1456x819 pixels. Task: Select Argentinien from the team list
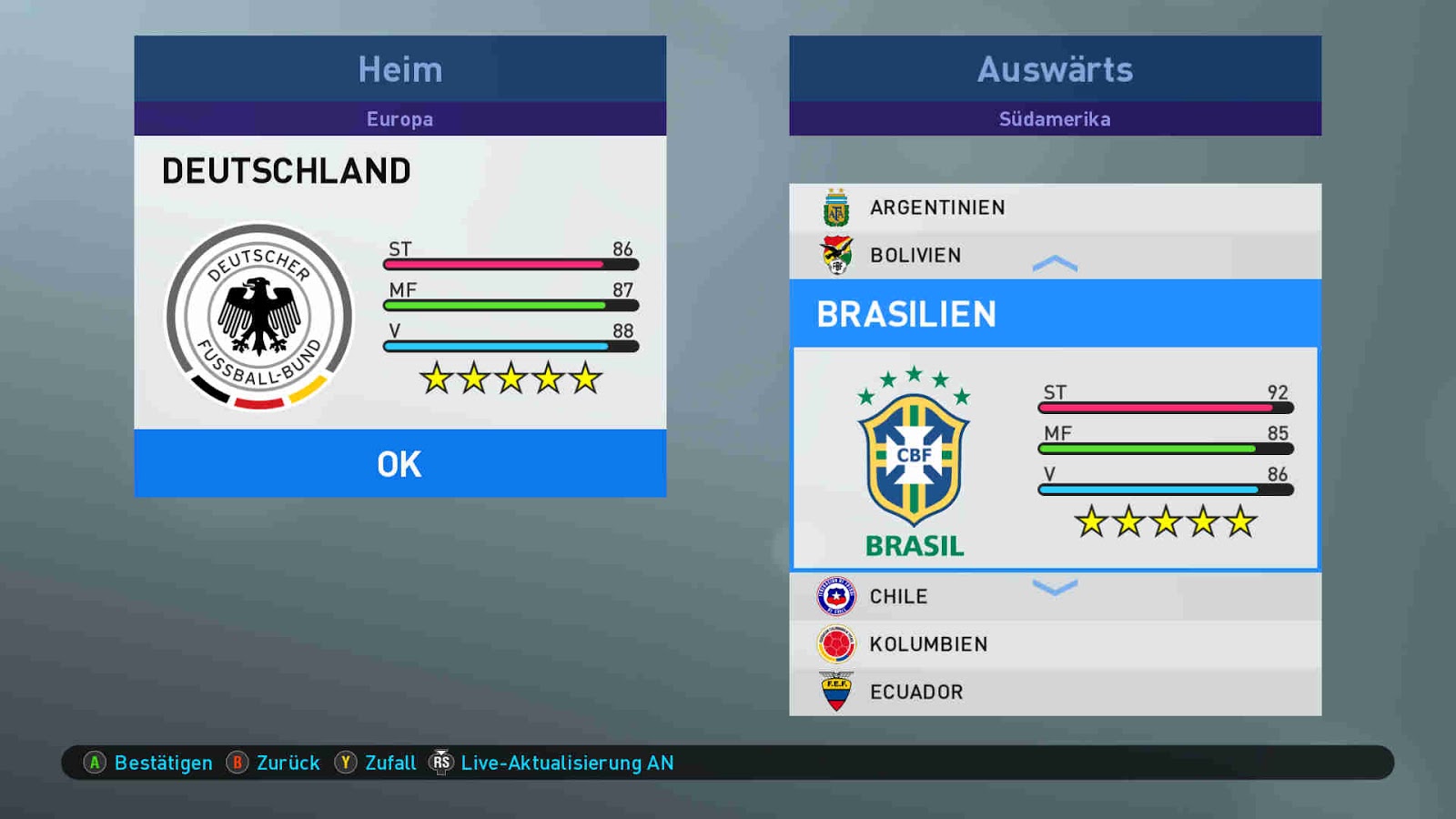click(x=937, y=207)
